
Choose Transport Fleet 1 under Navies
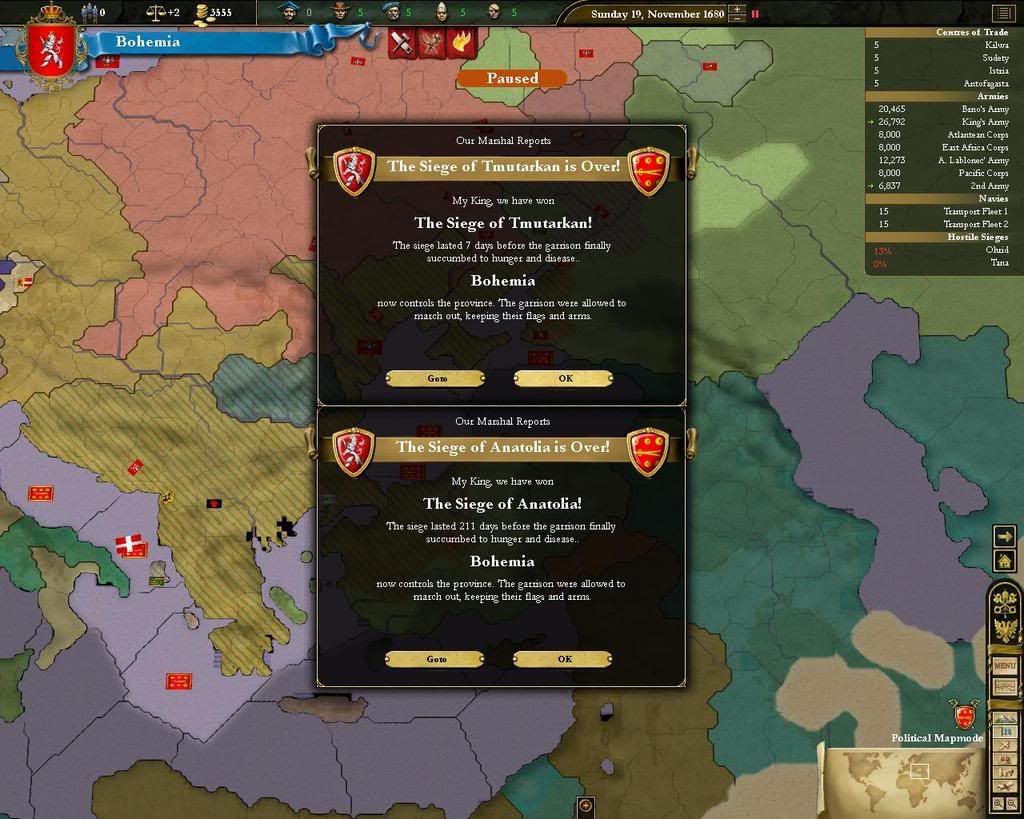coord(975,212)
